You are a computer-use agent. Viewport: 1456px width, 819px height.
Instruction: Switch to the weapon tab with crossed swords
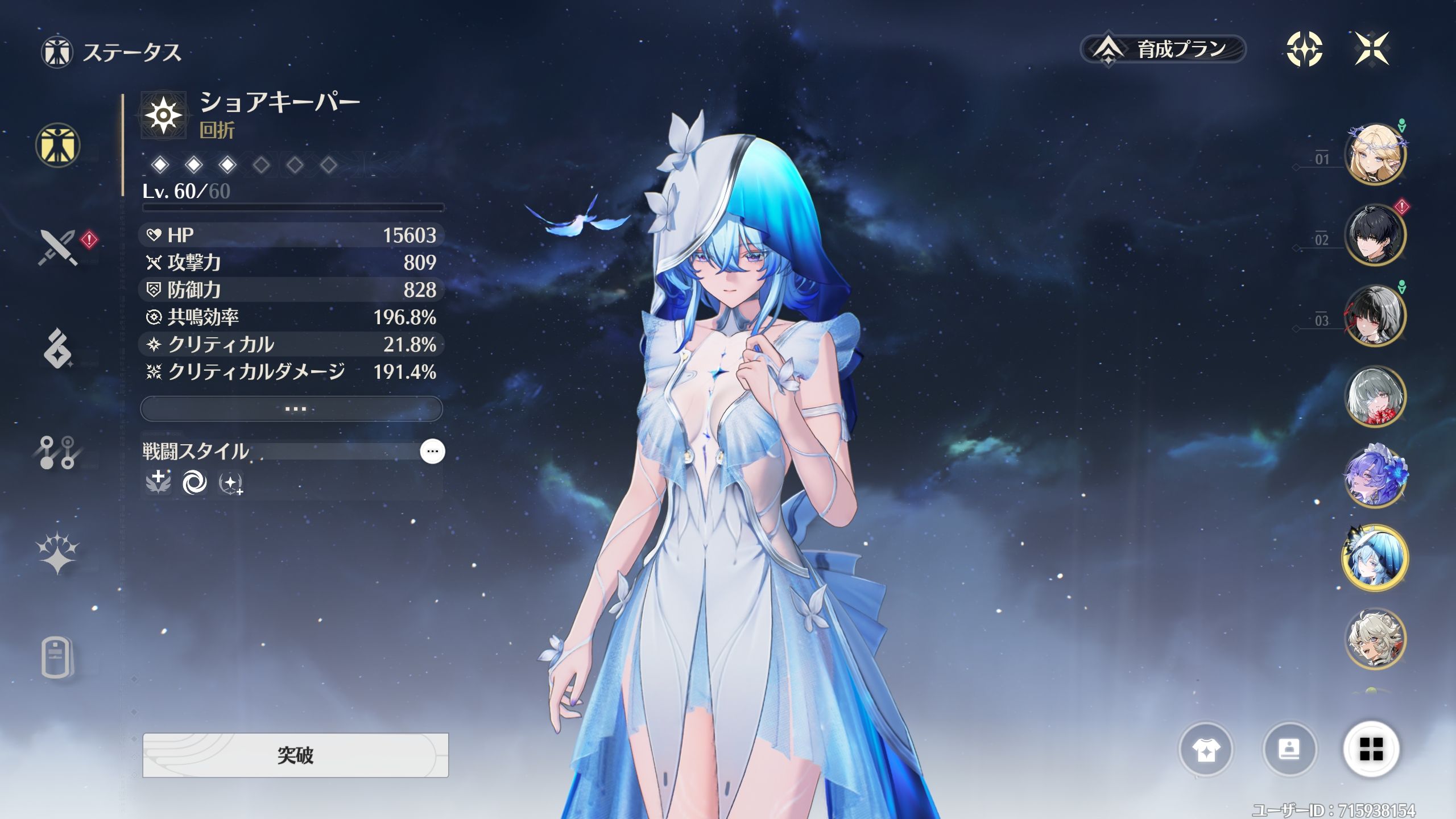58,247
